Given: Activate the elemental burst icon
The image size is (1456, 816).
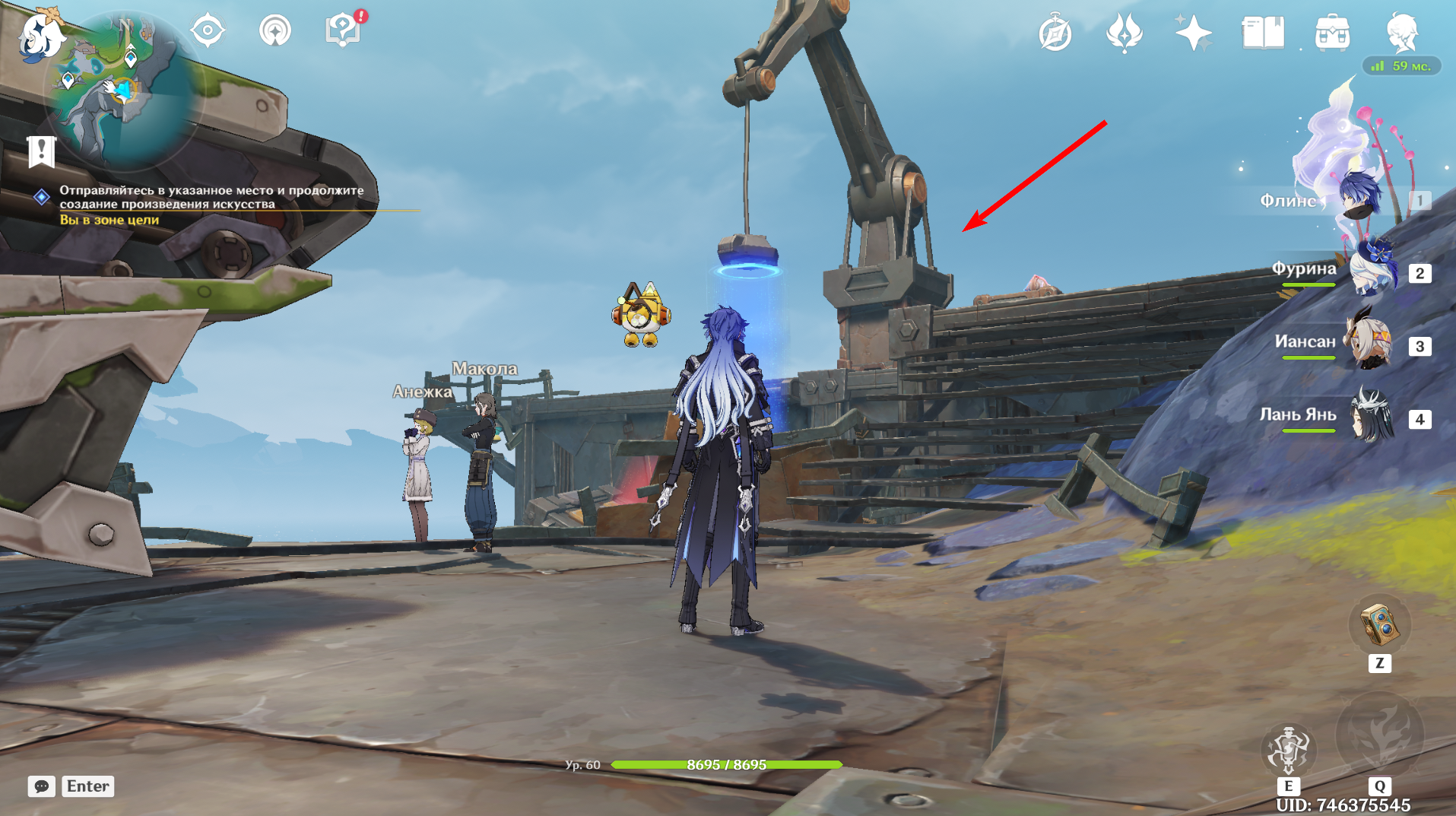Looking at the screenshot, I should point(1379,734).
